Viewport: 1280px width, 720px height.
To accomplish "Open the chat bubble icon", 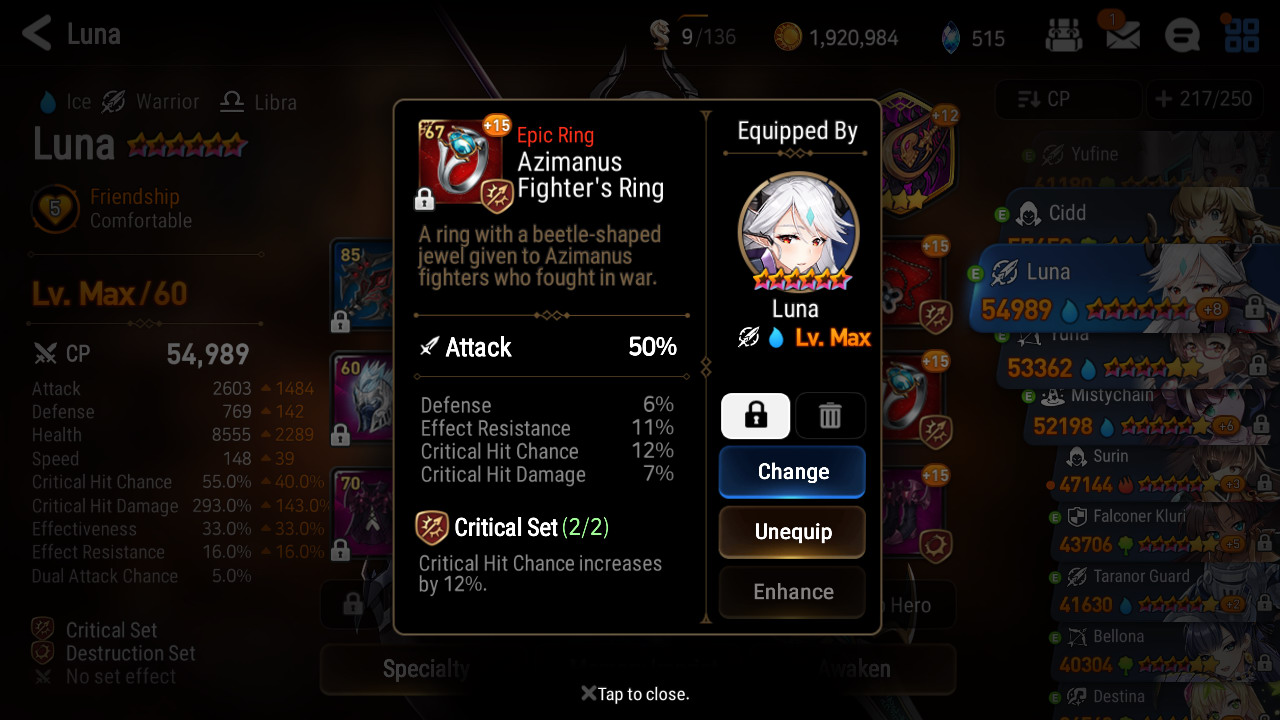I will tap(1182, 37).
